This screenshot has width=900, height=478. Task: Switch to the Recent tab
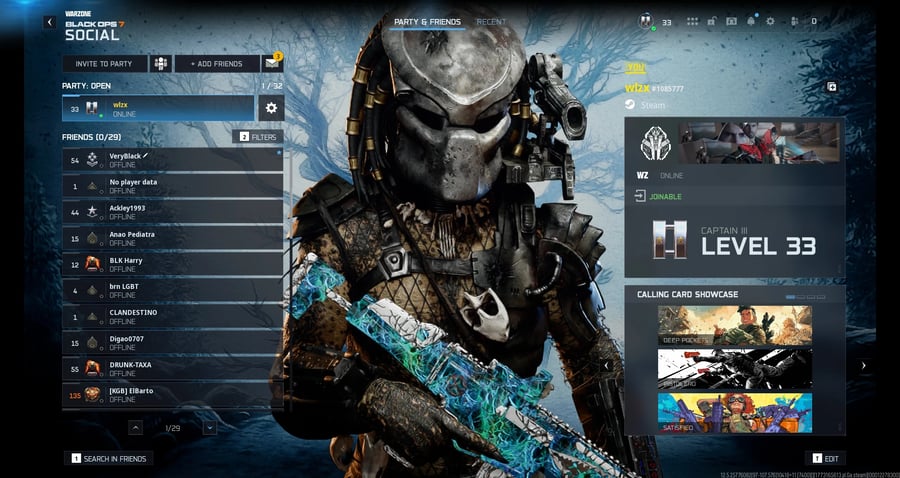491,21
